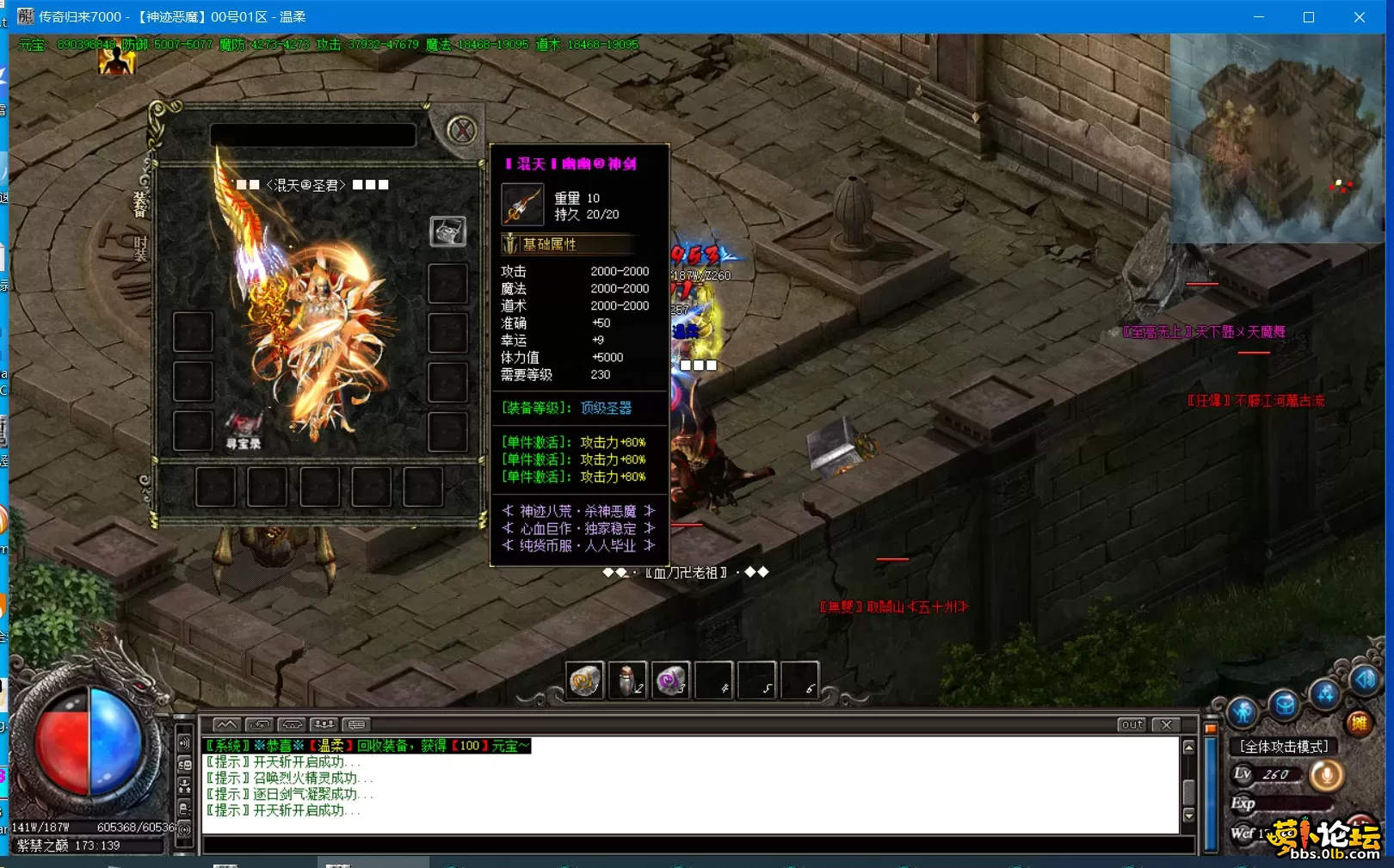
Task: Click the team chat icon above the chat box
Action: [323, 725]
